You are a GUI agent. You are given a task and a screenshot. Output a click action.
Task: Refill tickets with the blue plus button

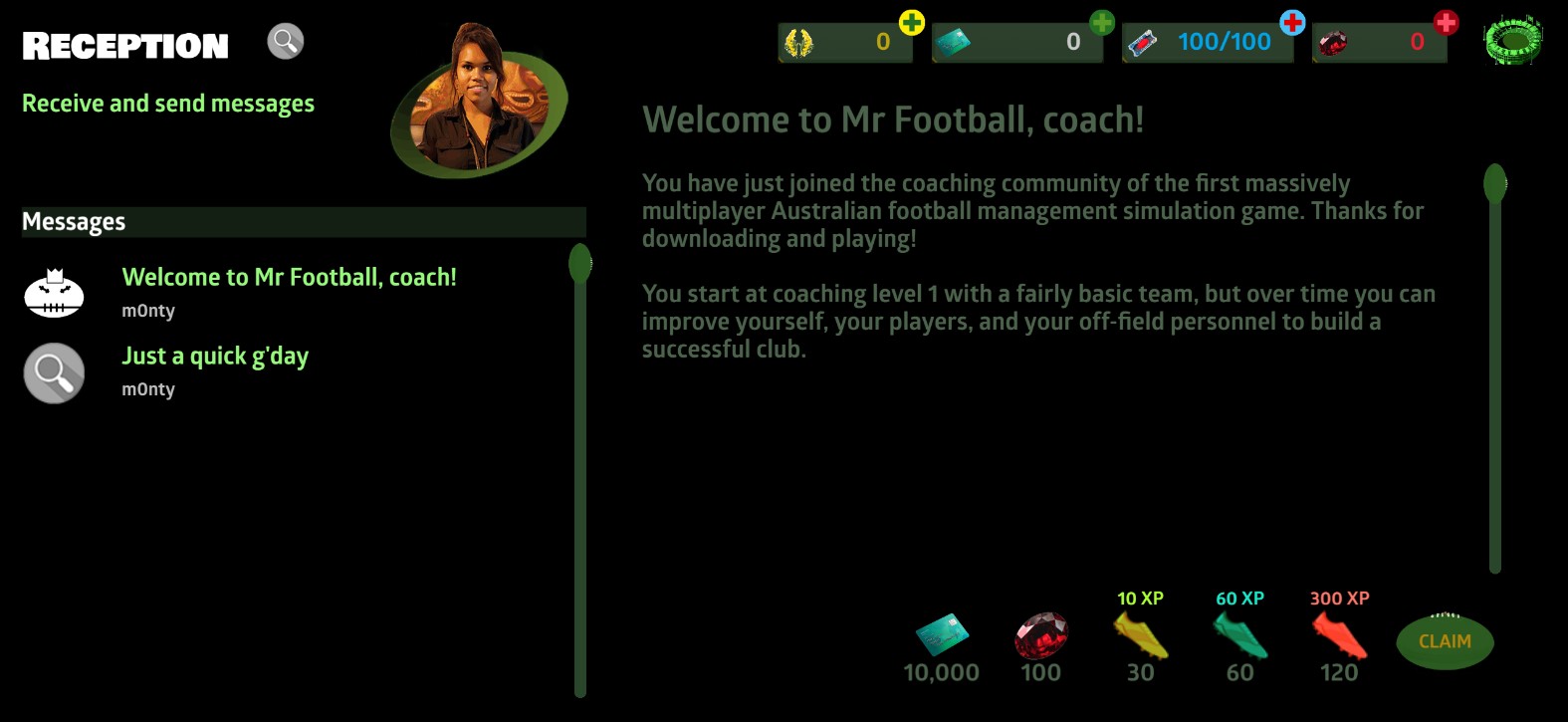pos(1292,23)
